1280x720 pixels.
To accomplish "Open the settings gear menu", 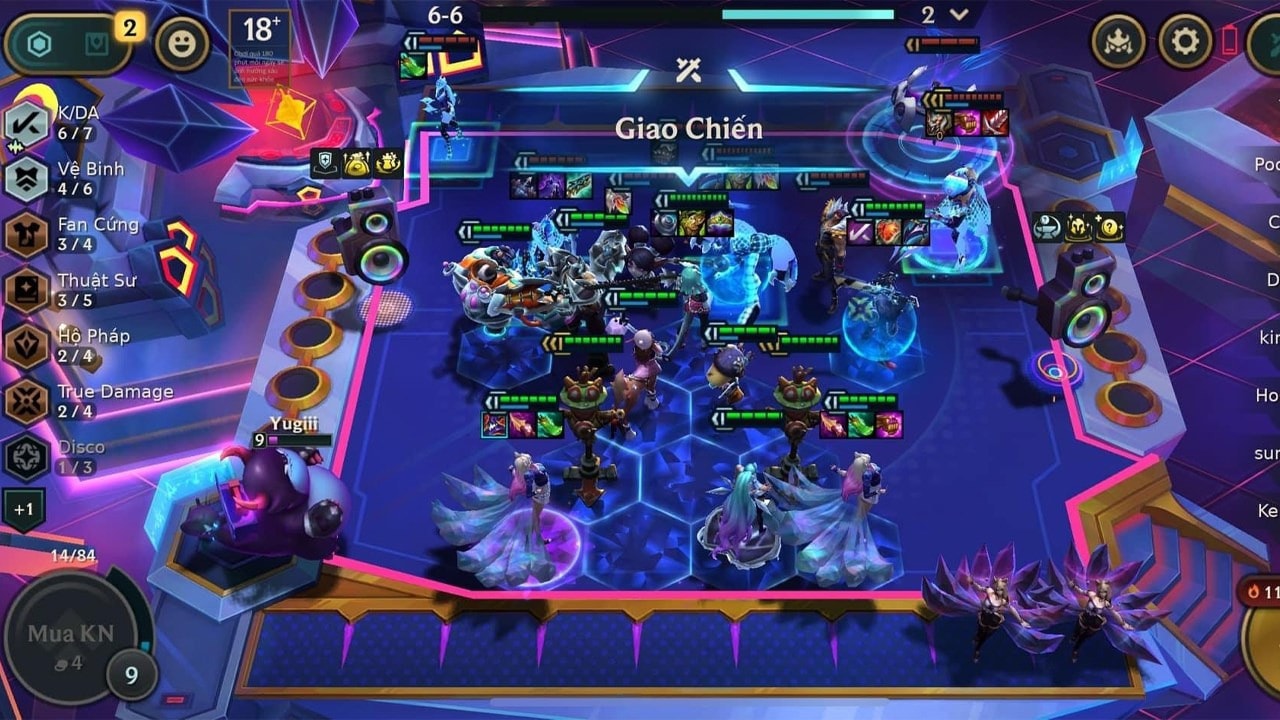I will [x=1185, y=42].
